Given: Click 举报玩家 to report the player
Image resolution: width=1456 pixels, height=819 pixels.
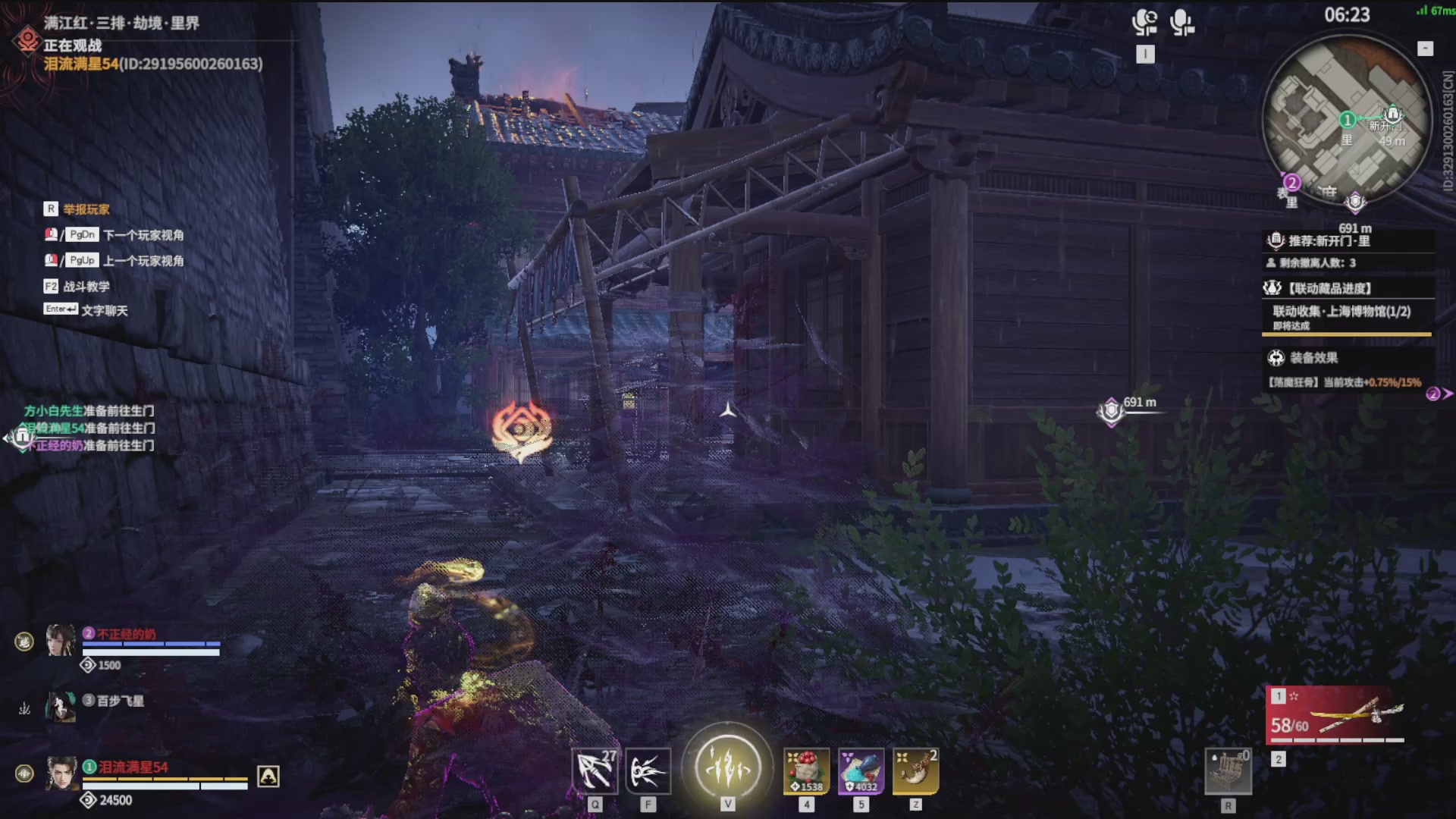Looking at the screenshot, I should pyautogui.click(x=86, y=209).
